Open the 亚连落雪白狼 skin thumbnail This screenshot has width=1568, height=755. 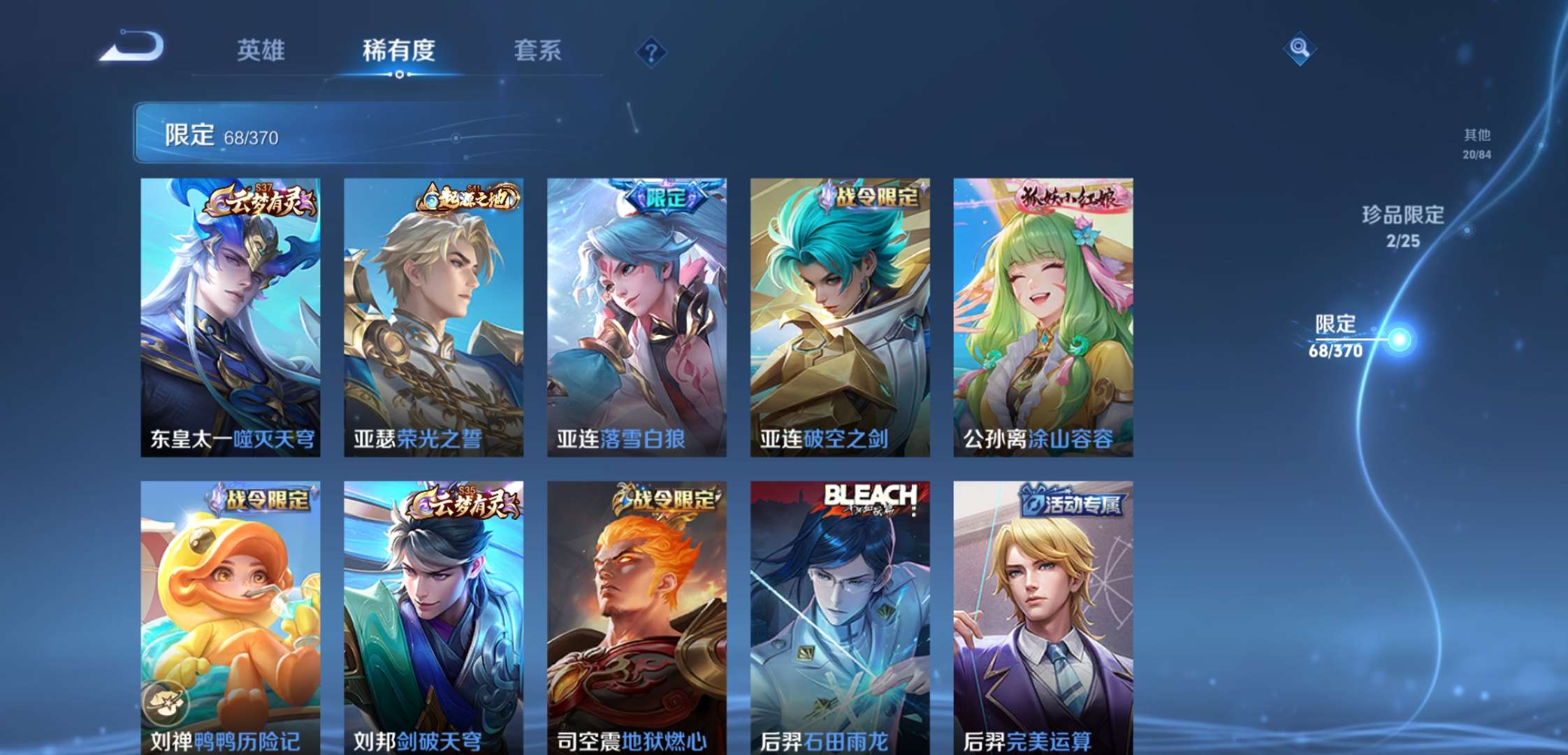tap(636, 315)
